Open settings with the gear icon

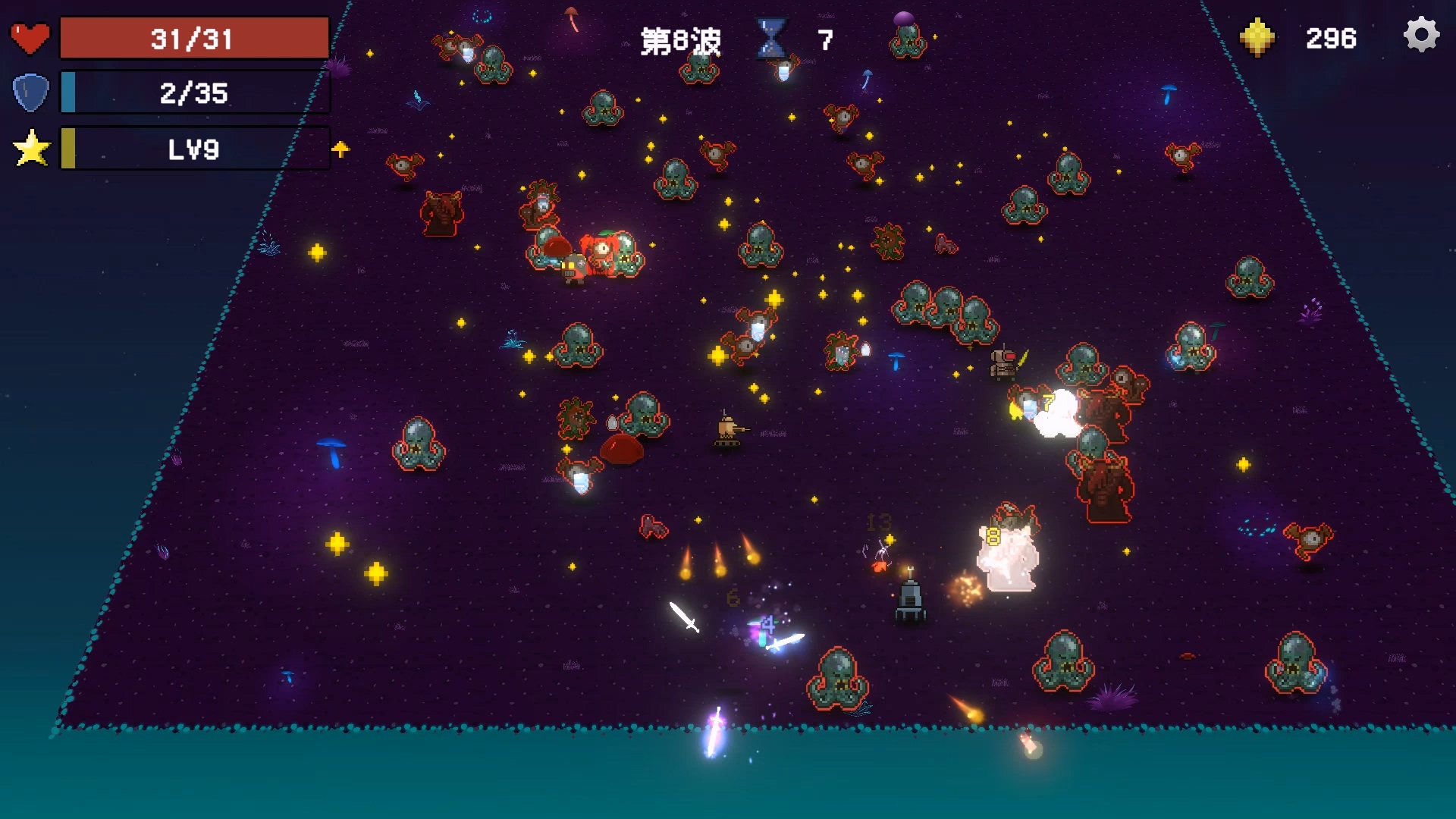tap(1421, 36)
